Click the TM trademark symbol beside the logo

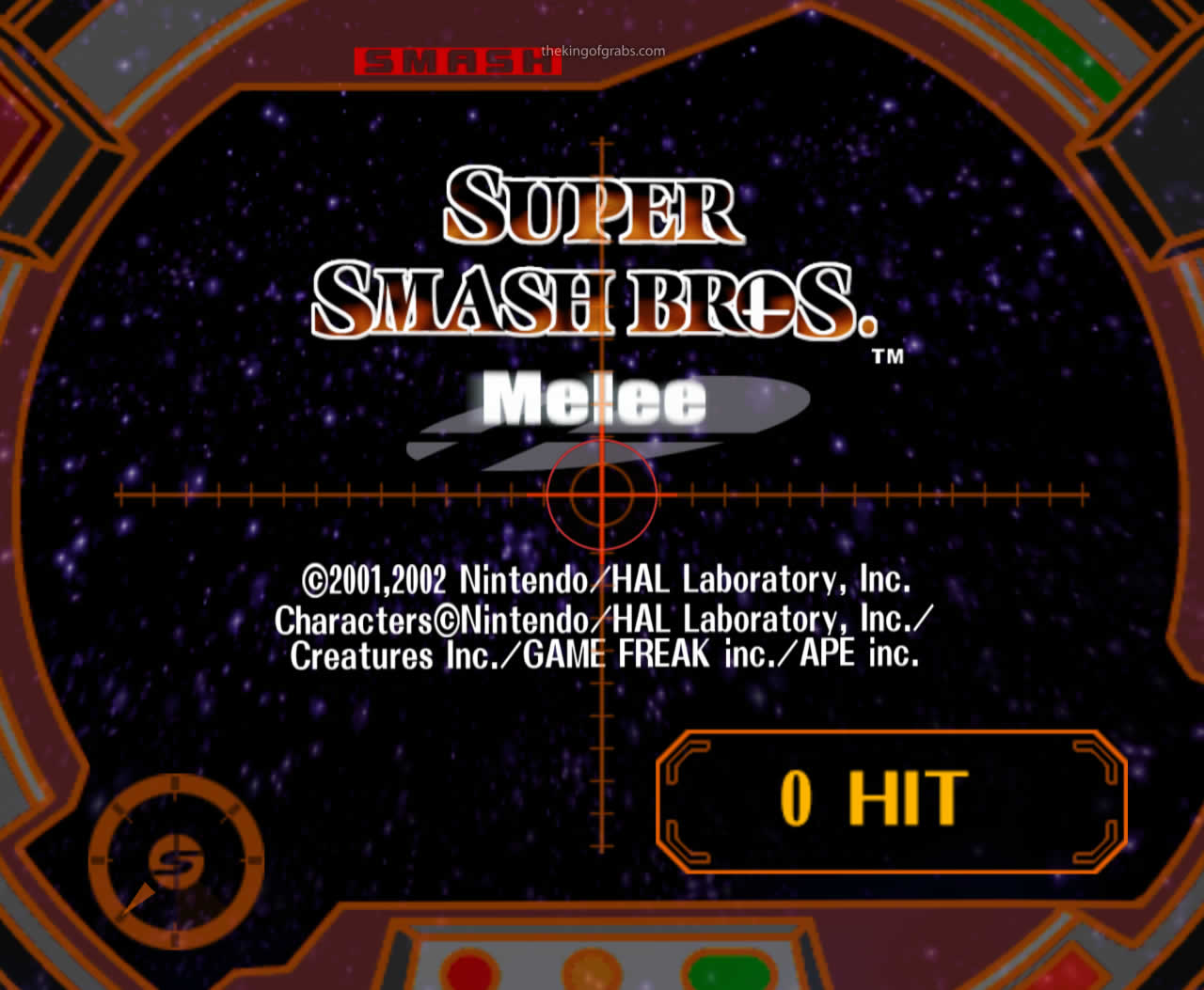pos(888,357)
